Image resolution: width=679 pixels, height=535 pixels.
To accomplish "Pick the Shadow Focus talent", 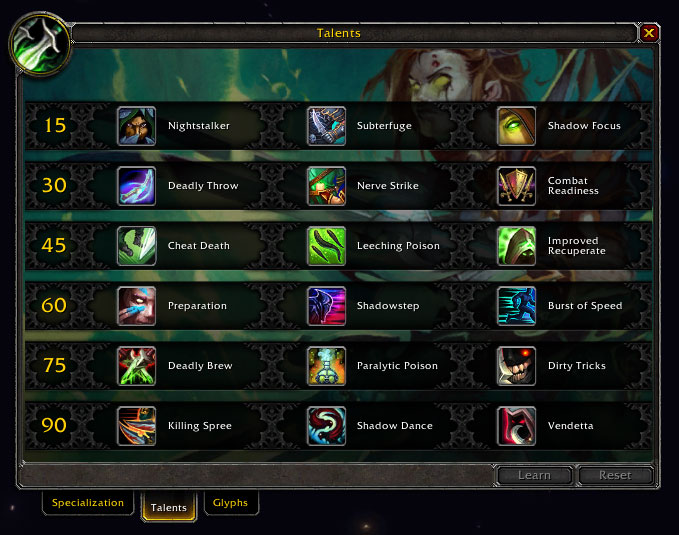I will click(x=516, y=126).
